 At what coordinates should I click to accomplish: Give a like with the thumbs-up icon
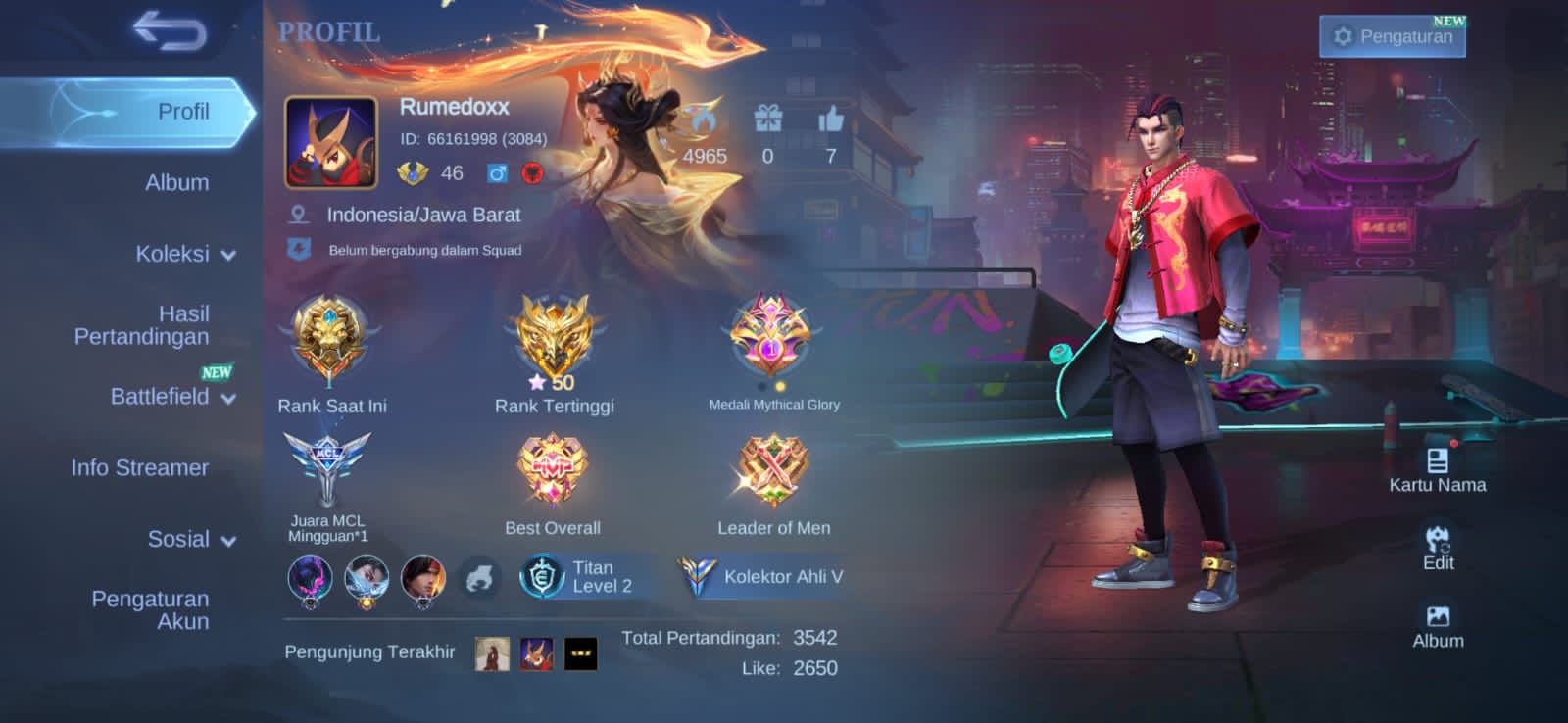(x=831, y=120)
